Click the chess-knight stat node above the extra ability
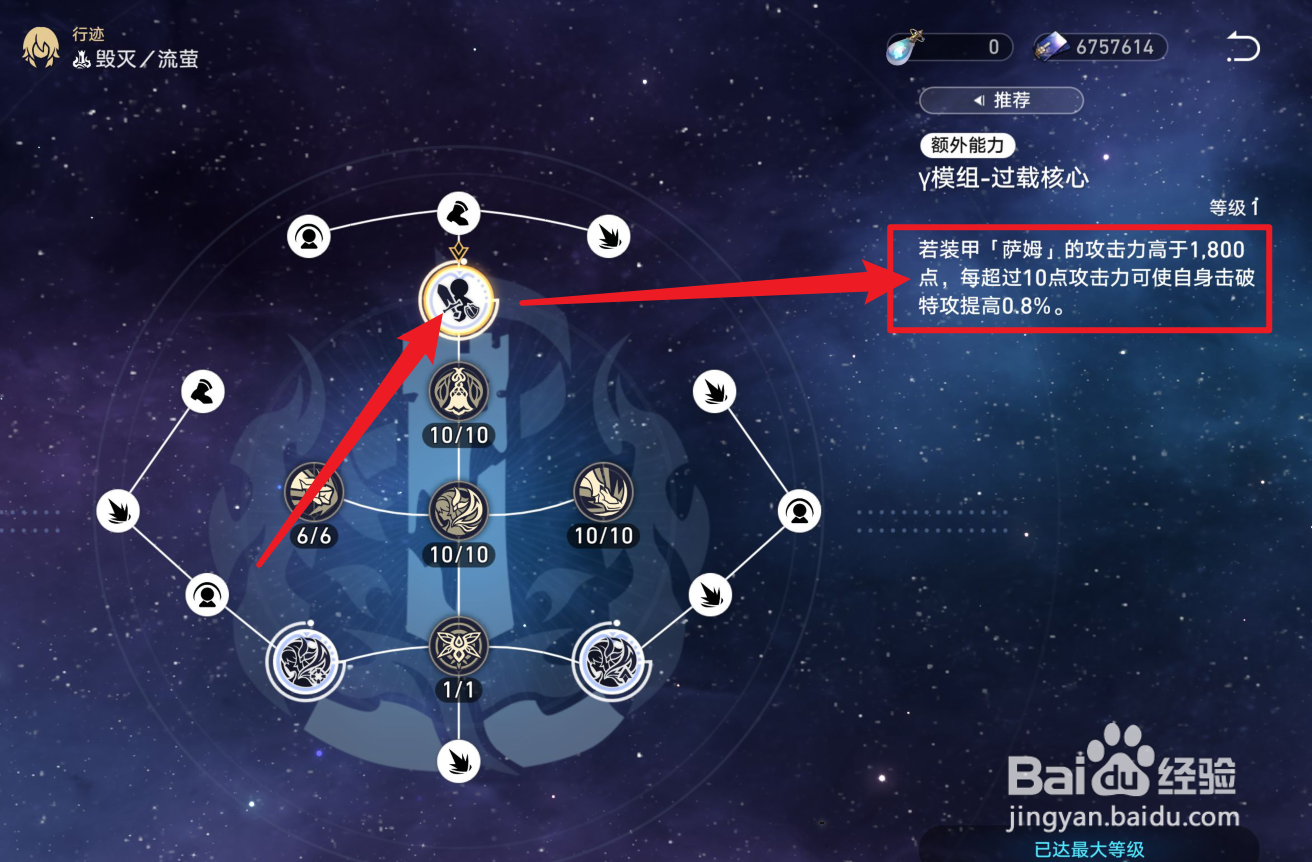The height and width of the screenshot is (862, 1312). (459, 213)
